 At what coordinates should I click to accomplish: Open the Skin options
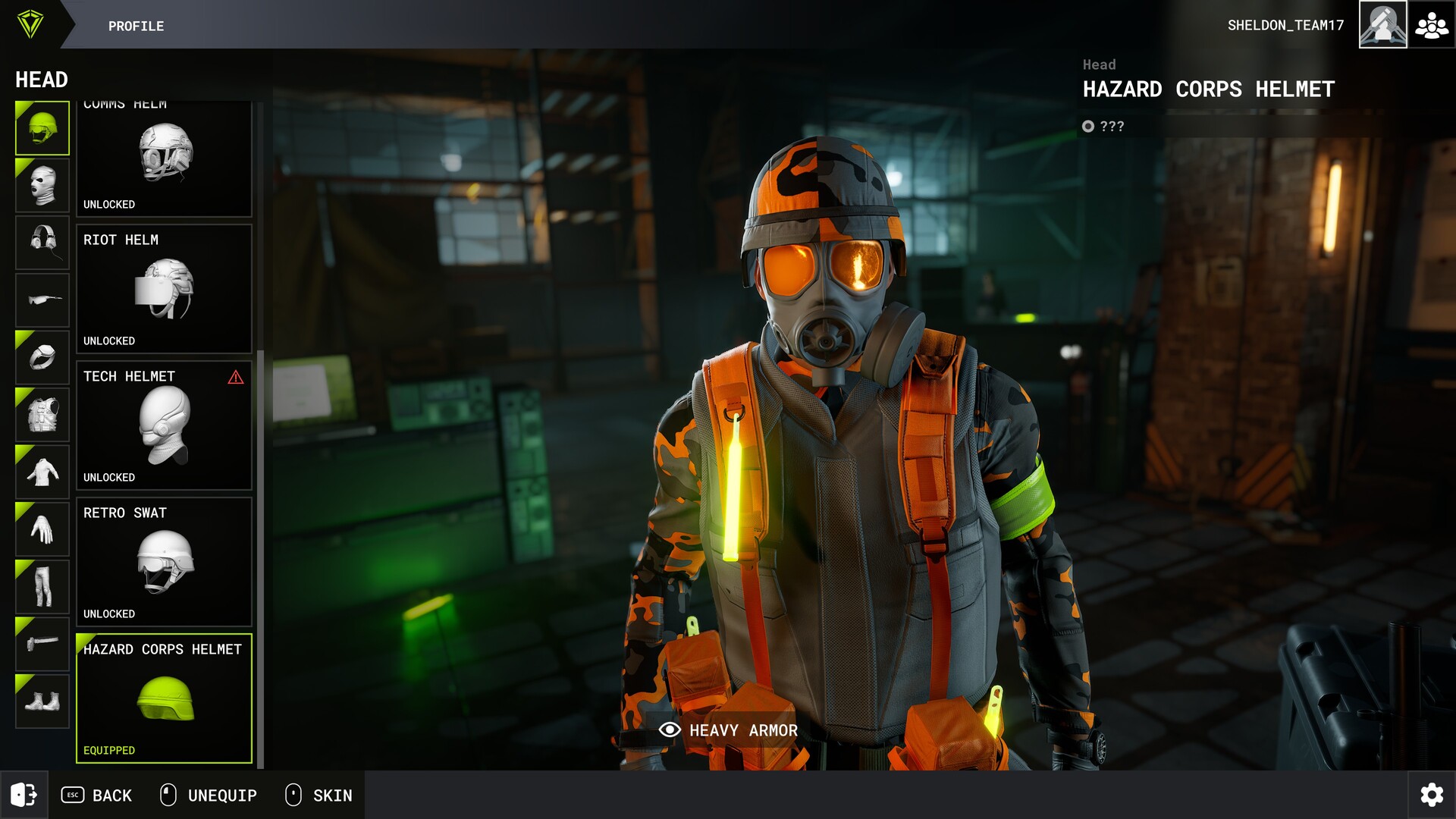click(318, 795)
